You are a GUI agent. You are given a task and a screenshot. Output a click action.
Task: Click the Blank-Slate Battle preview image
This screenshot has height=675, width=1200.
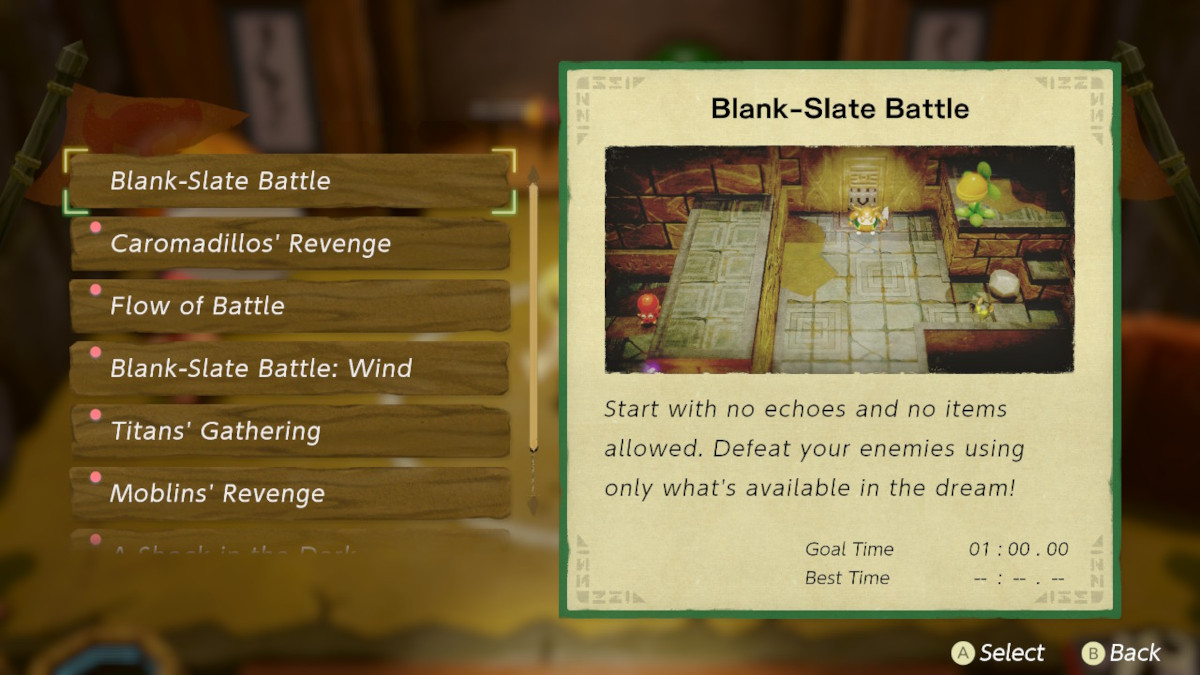click(x=839, y=259)
